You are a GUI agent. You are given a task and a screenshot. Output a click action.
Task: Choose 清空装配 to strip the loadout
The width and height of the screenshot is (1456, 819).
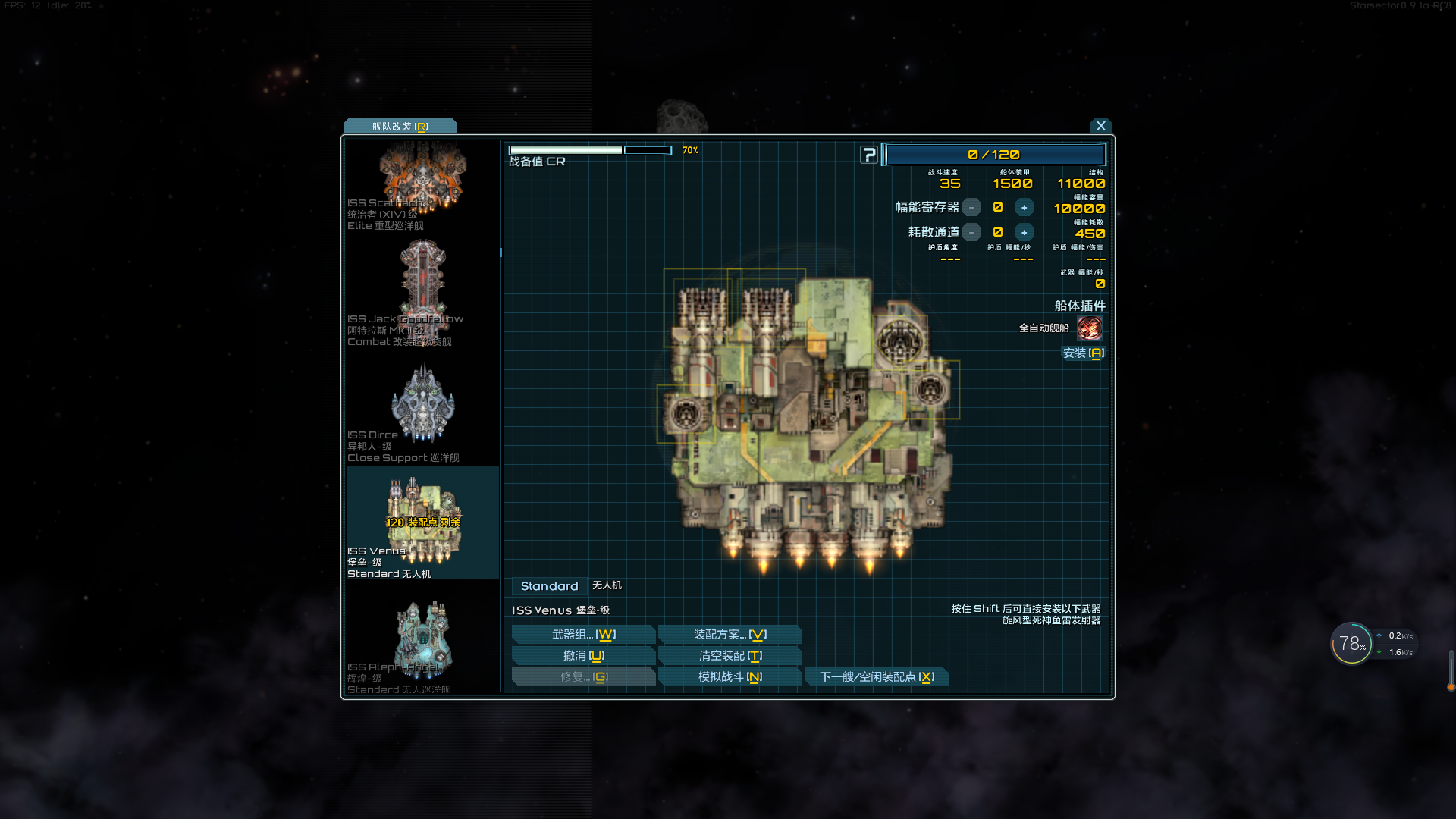(x=730, y=656)
